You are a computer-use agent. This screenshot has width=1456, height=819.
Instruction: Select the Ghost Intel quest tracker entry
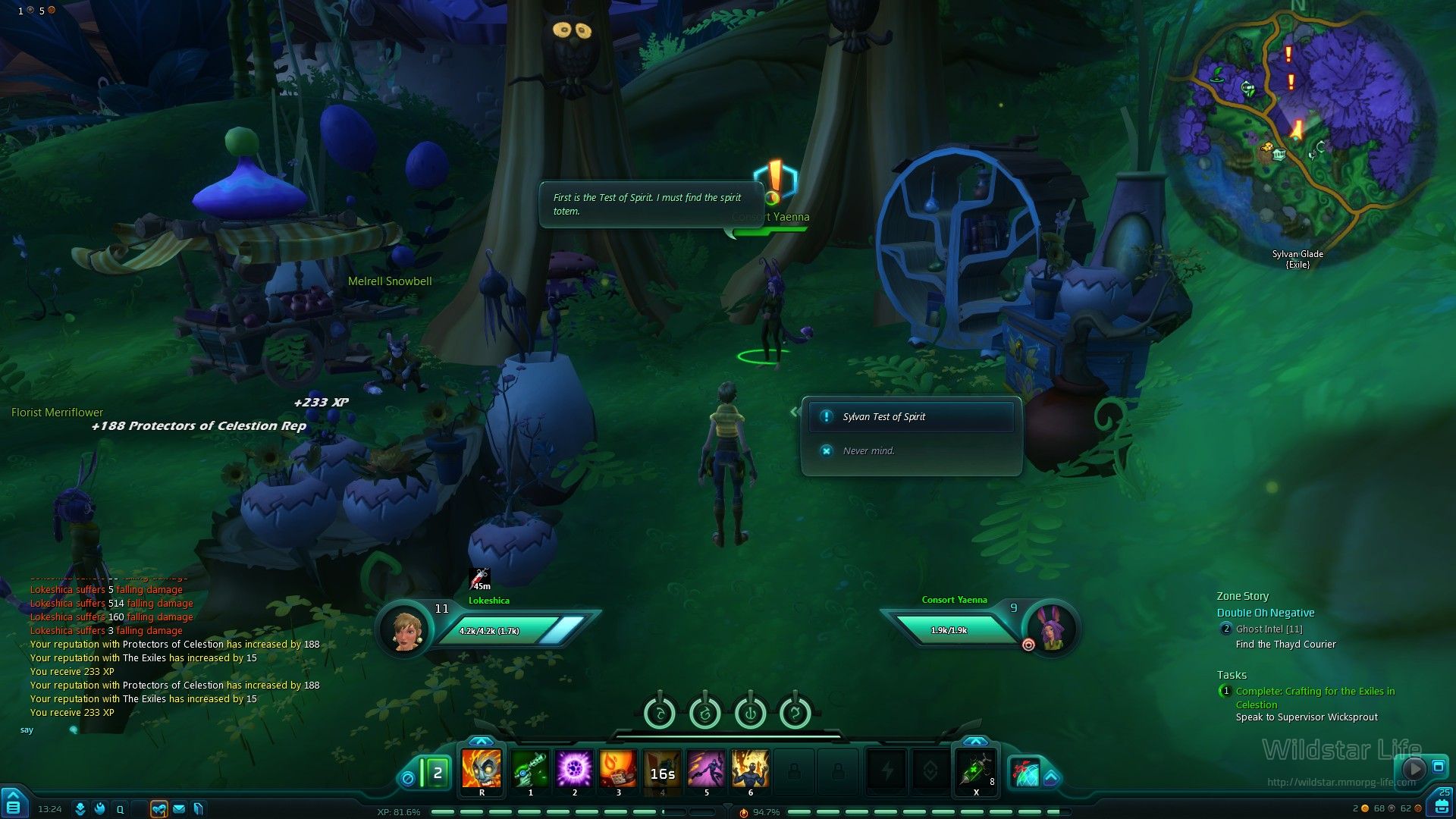[1269, 629]
